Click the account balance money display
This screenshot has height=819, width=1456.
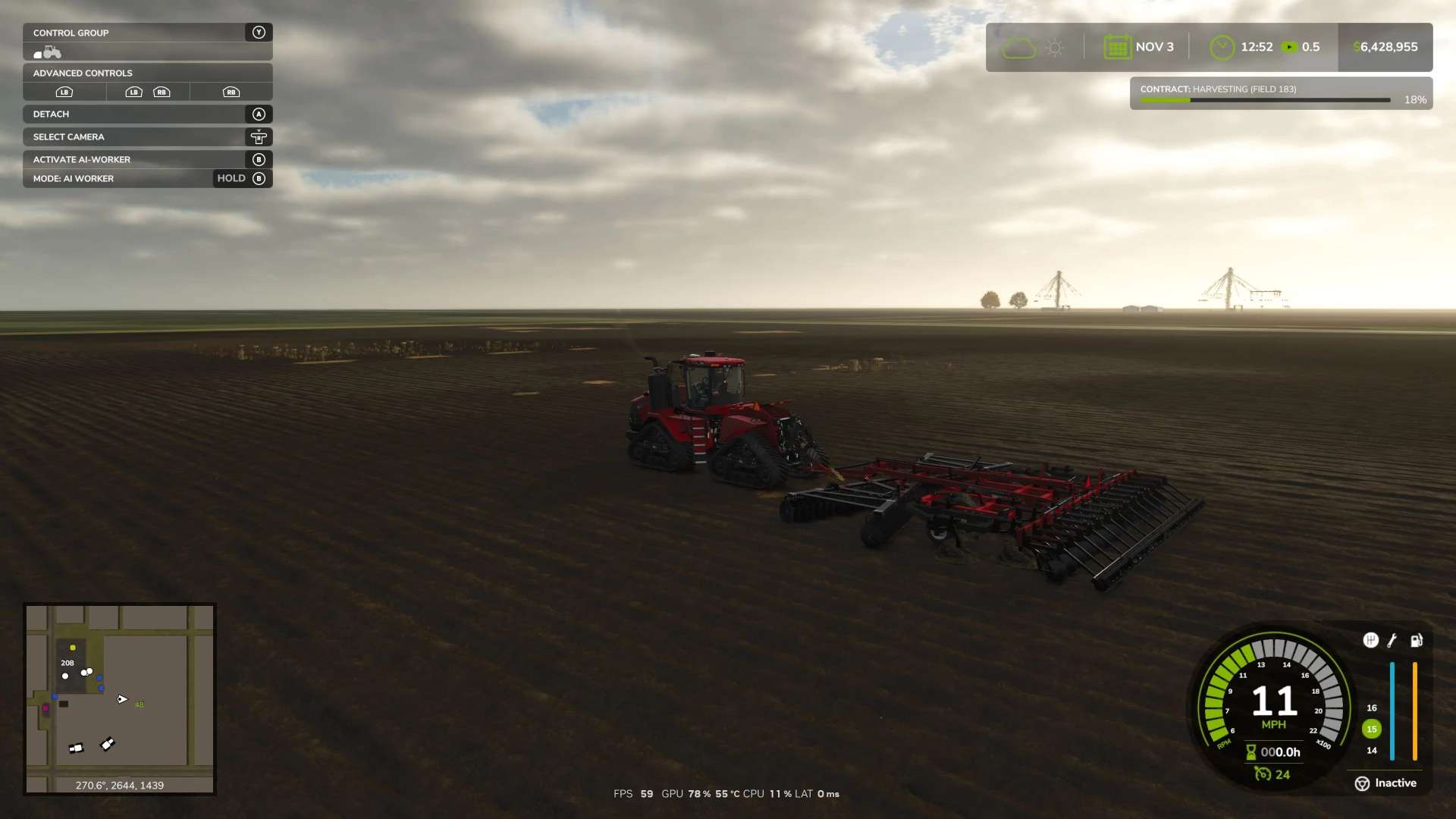pos(1385,47)
